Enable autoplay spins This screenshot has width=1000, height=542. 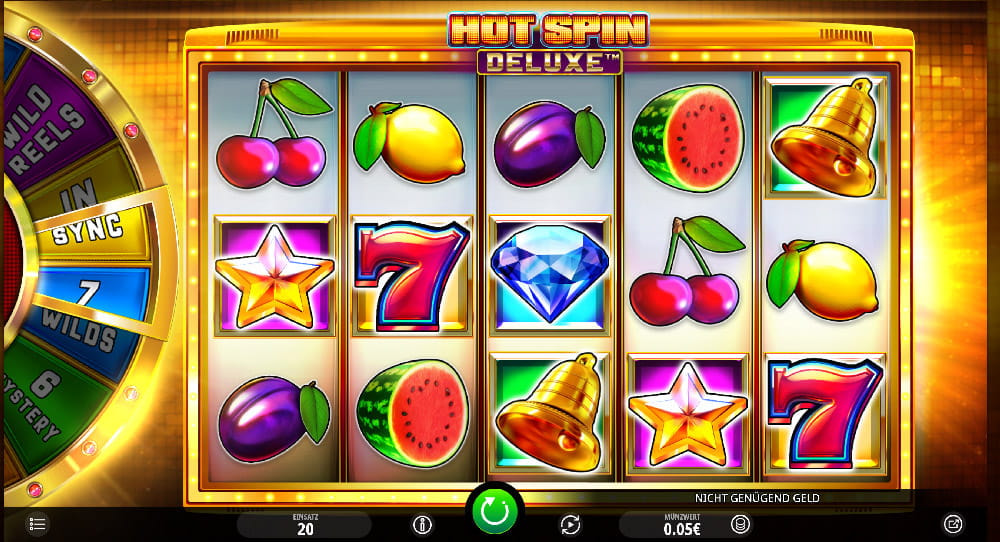(570, 524)
